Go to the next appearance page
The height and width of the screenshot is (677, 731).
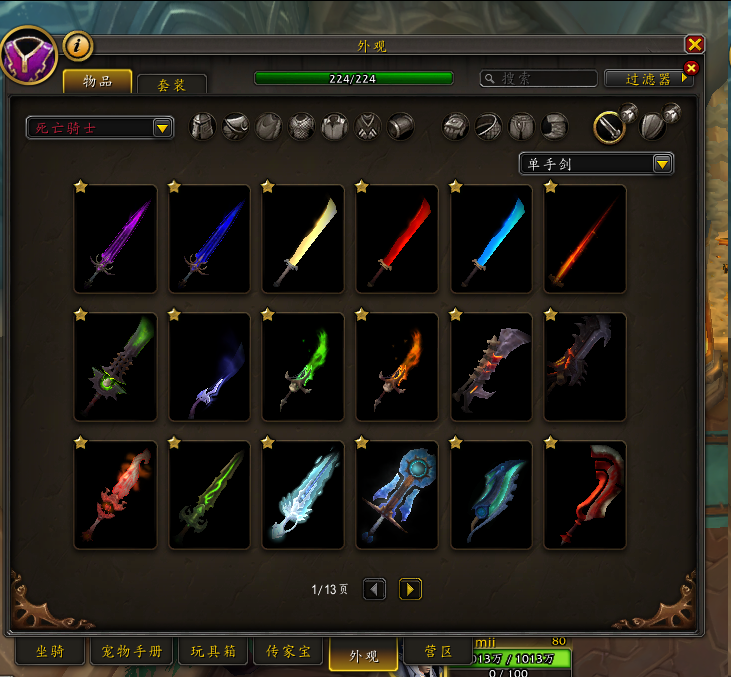coord(410,589)
